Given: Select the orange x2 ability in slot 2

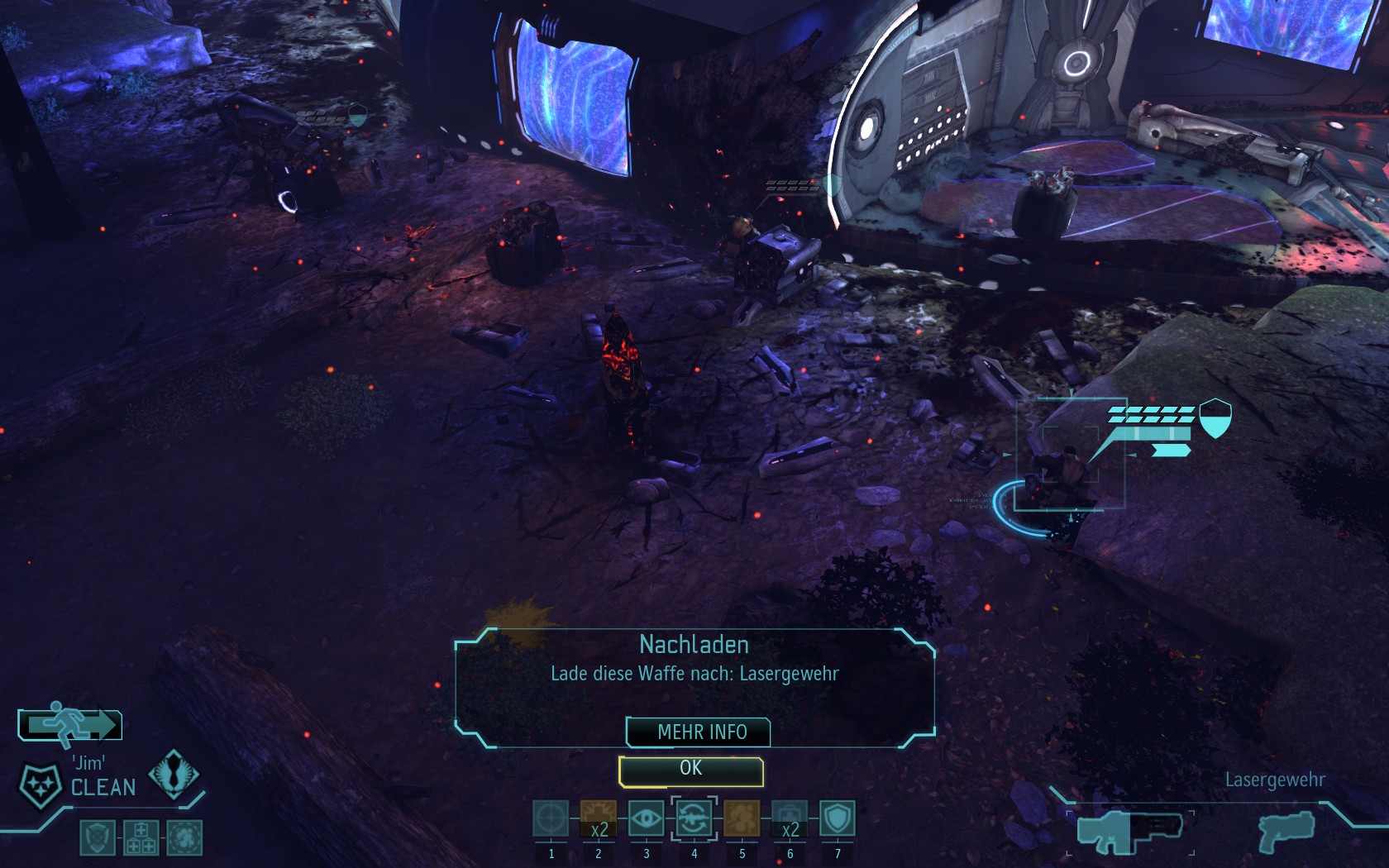Looking at the screenshot, I should pyautogui.click(x=599, y=818).
